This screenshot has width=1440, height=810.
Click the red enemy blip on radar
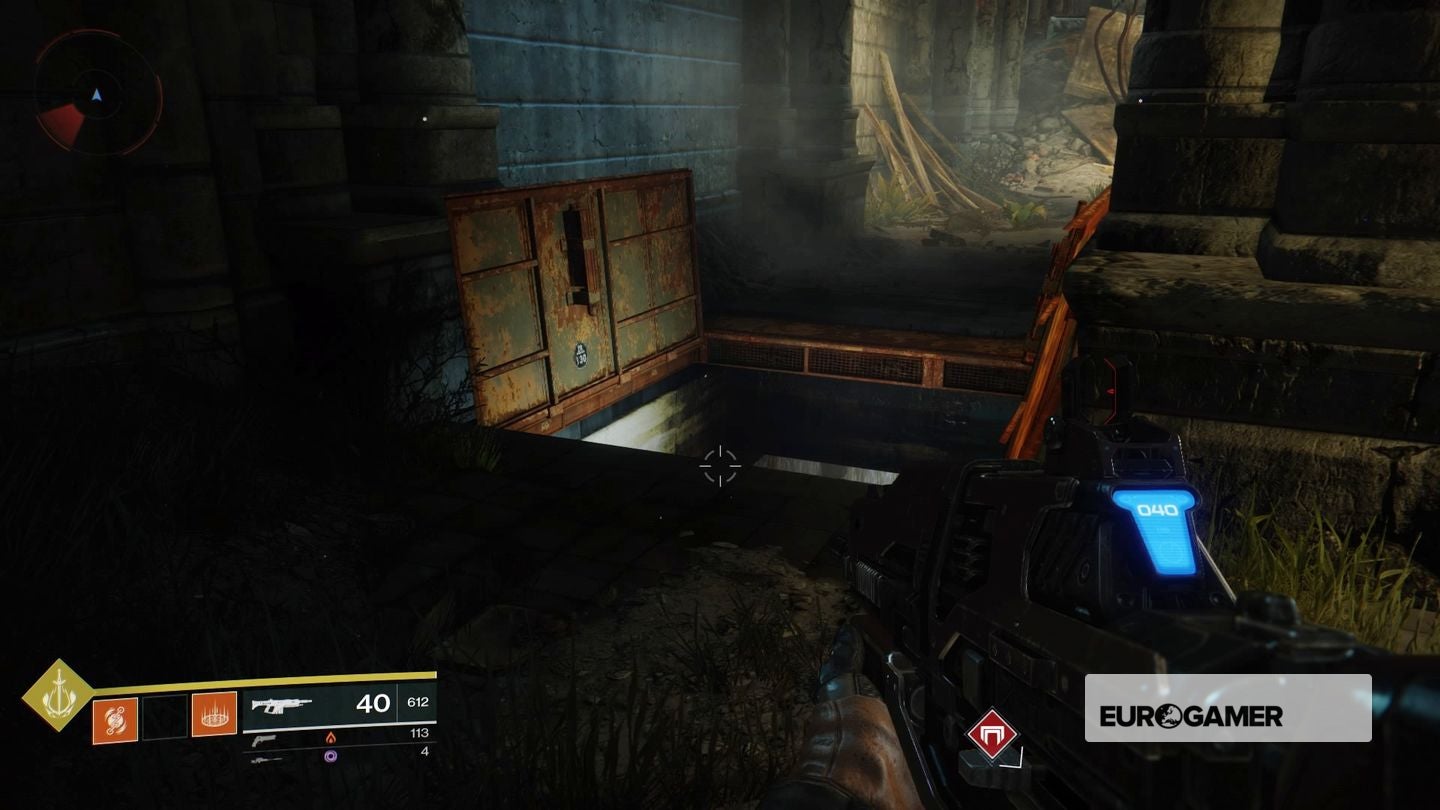pos(63,120)
